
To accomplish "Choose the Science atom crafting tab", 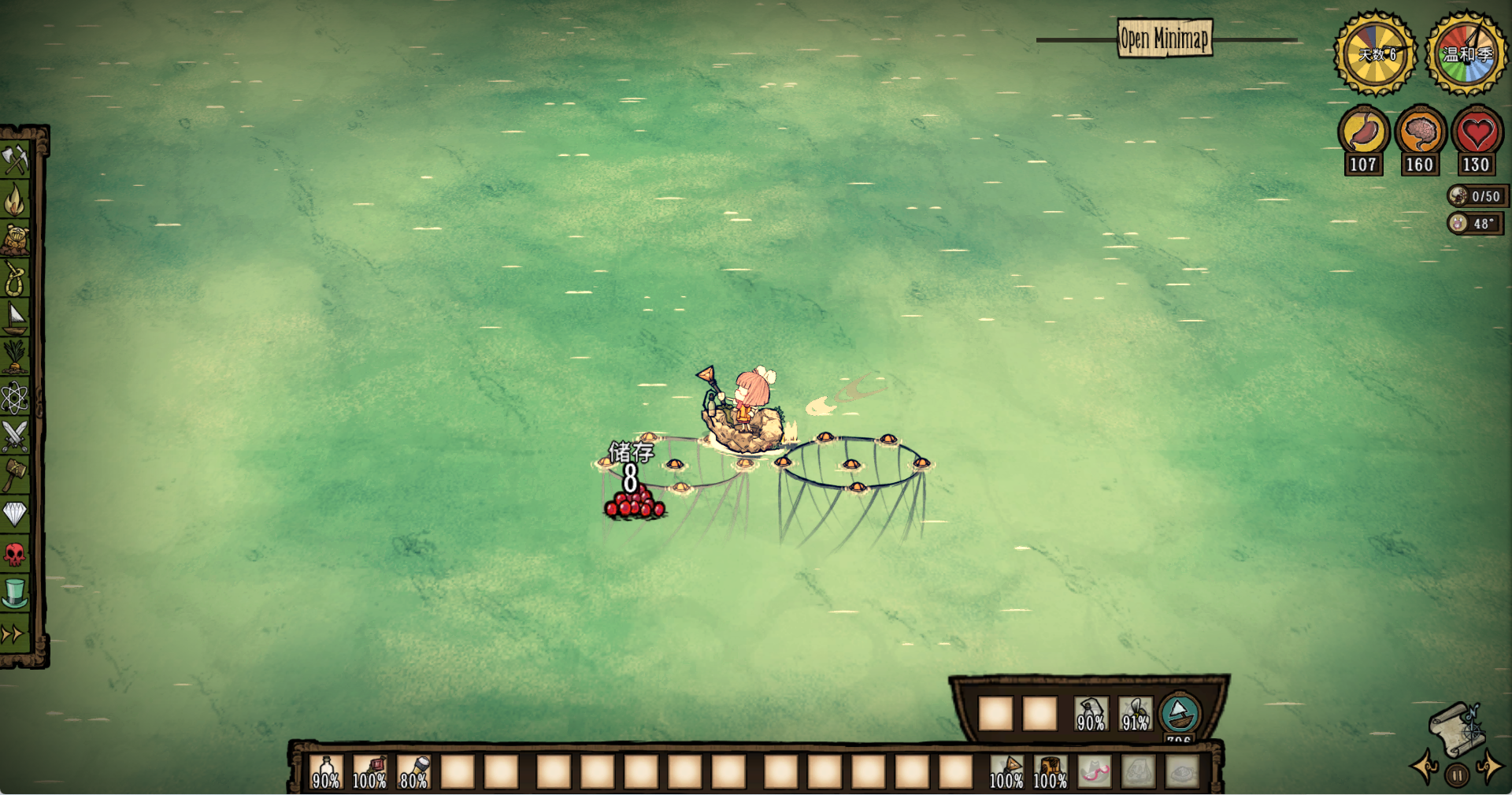I will pyautogui.click(x=15, y=397).
